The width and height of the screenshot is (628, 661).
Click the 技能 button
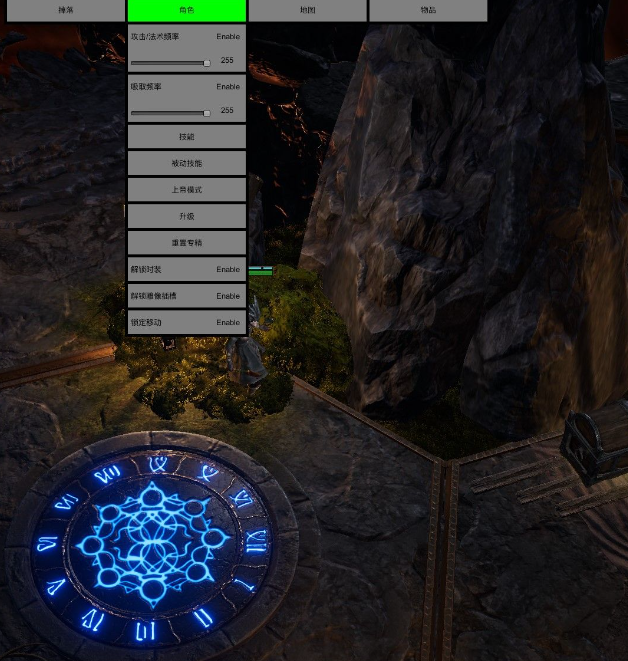(186, 137)
